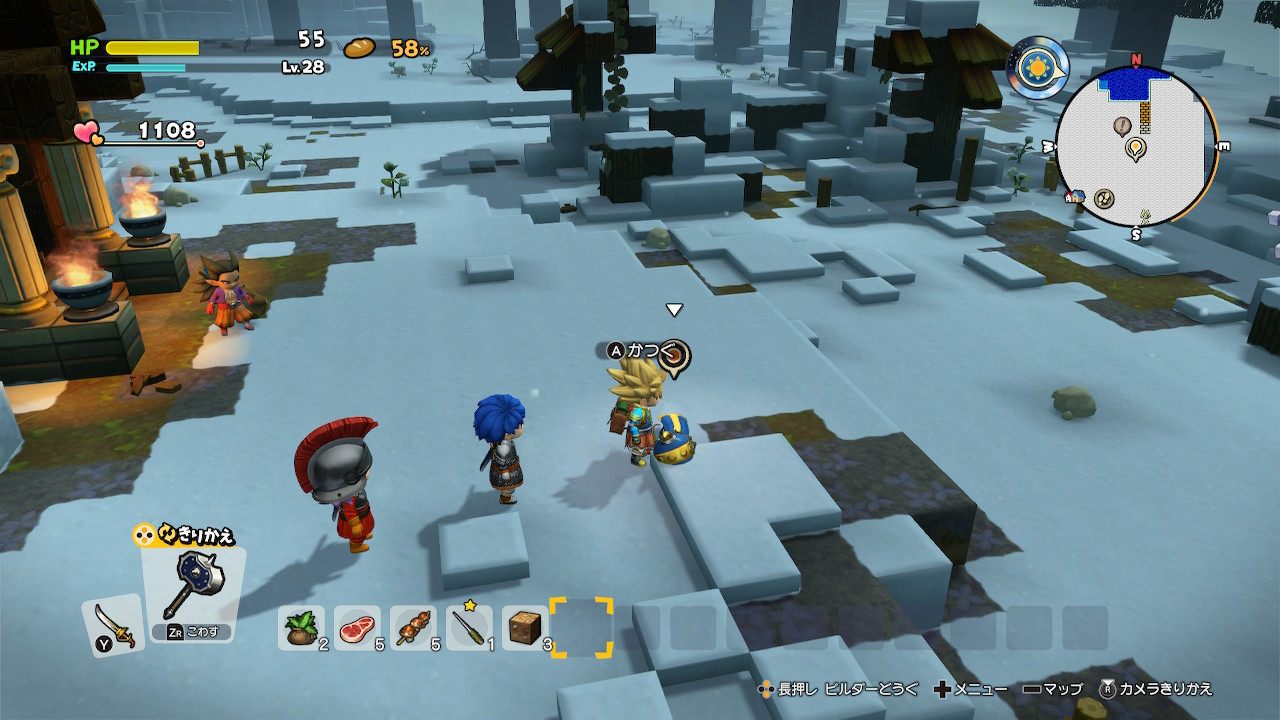Open the circular minimap
Viewport: 1280px width, 720px height.
pos(1136,148)
